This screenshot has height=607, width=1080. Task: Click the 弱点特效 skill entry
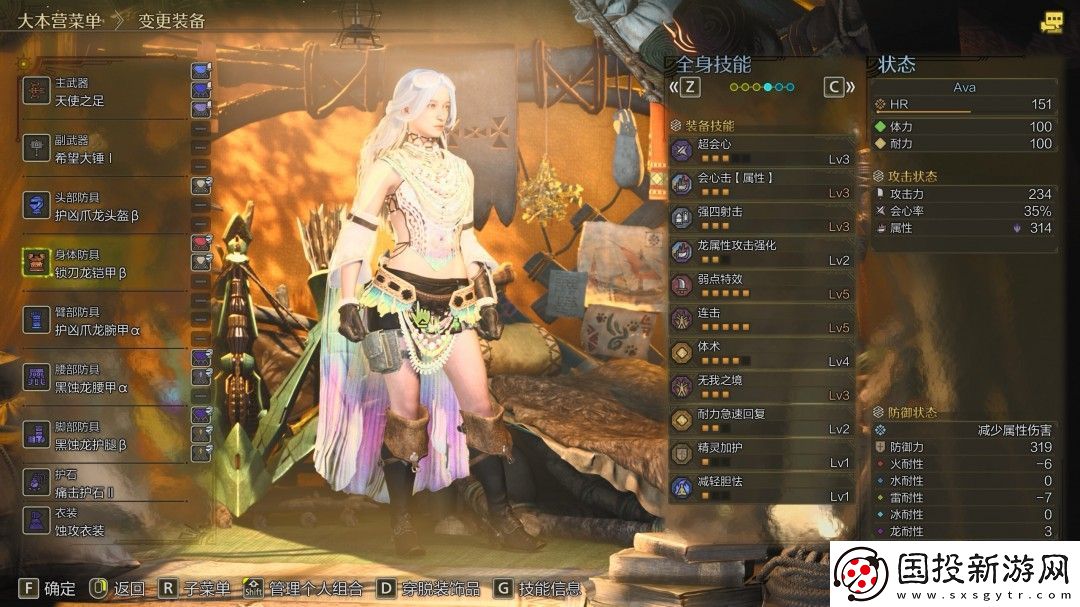[762, 286]
